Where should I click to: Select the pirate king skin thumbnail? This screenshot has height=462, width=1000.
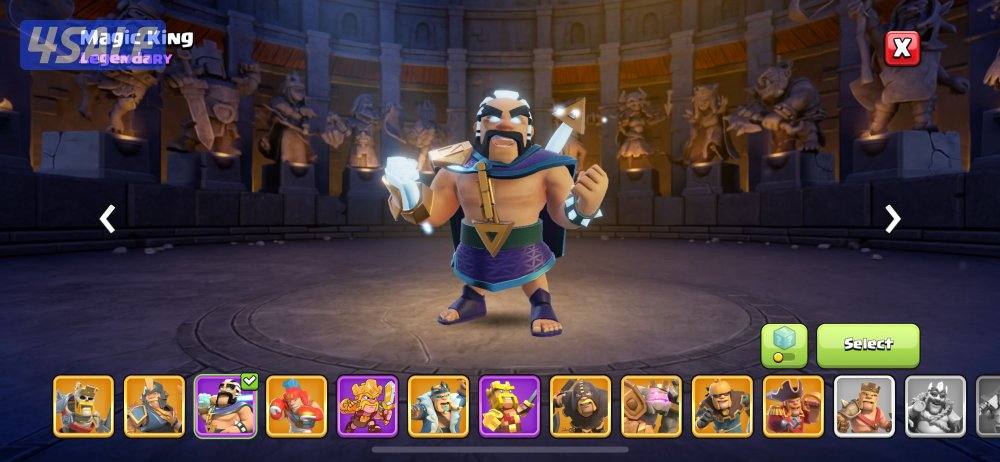pos(794,406)
